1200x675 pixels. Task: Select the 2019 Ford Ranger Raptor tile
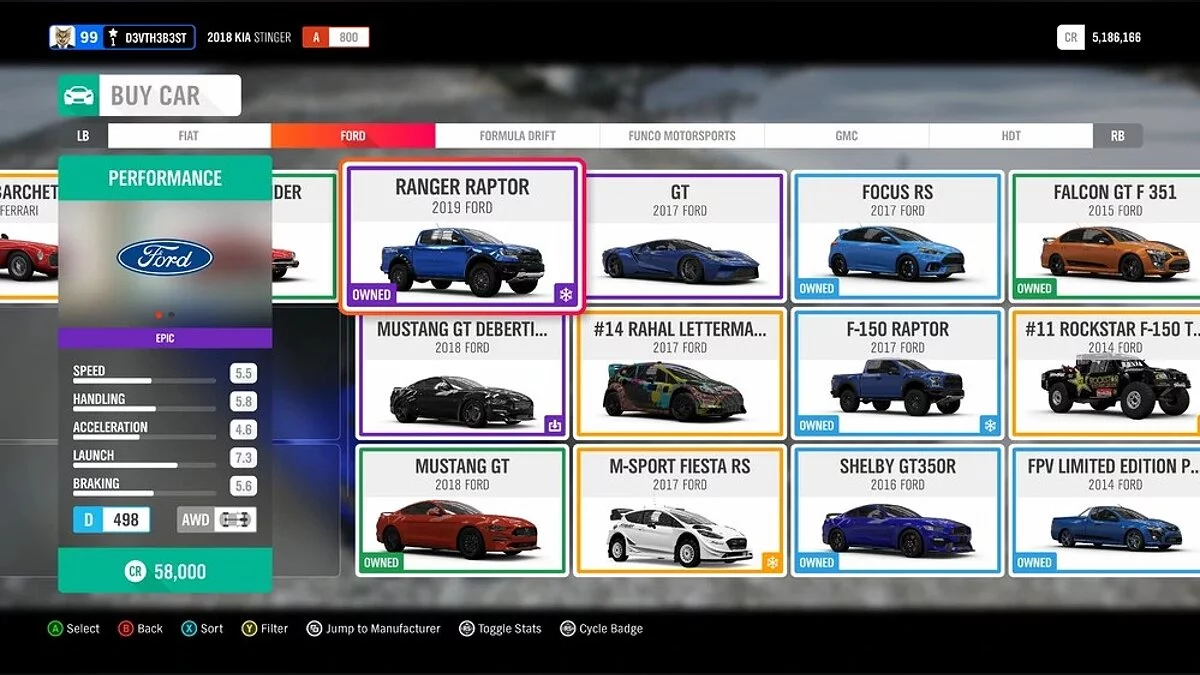click(x=462, y=237)
